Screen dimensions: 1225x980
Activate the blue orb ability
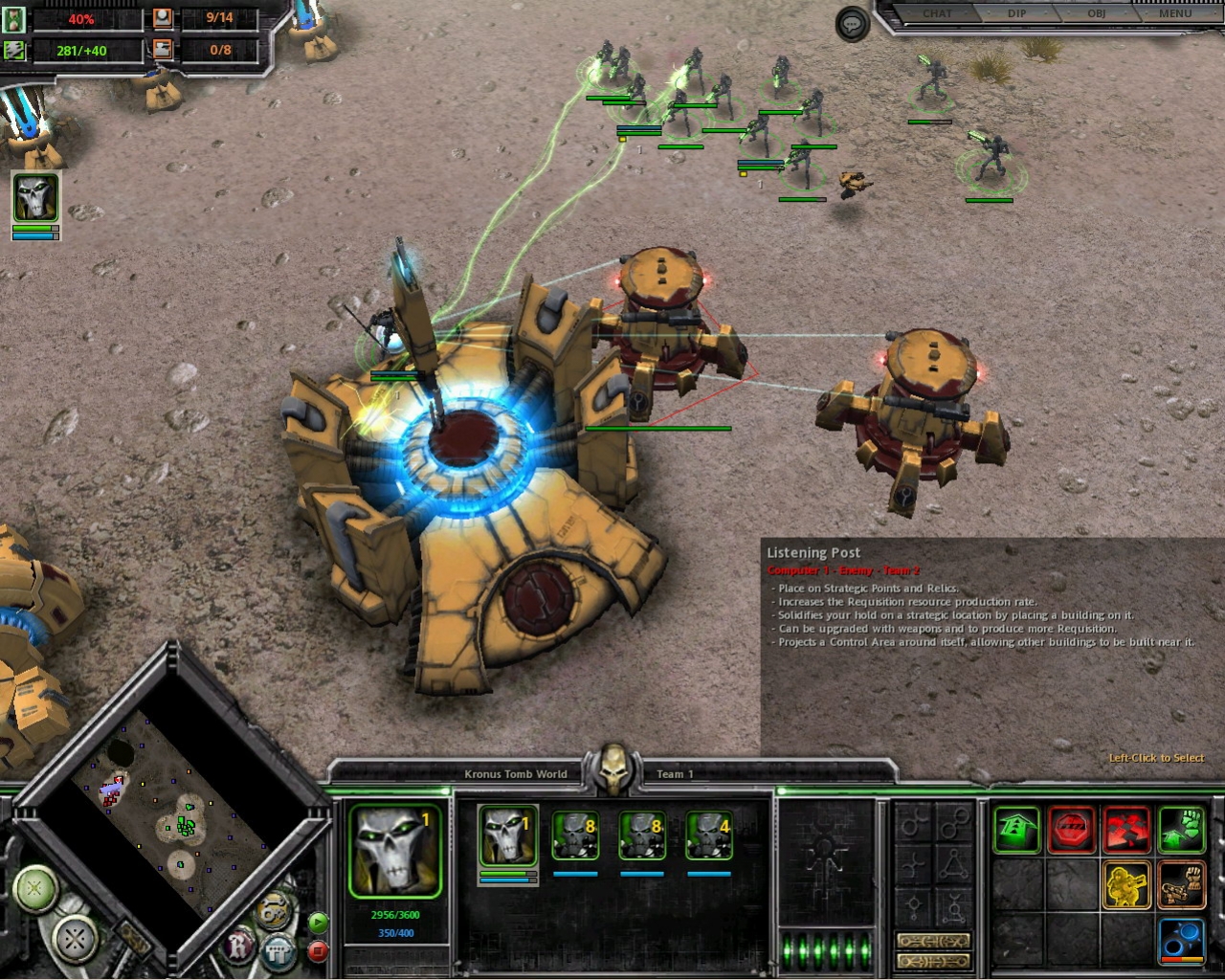click(x=1182, y=939)
